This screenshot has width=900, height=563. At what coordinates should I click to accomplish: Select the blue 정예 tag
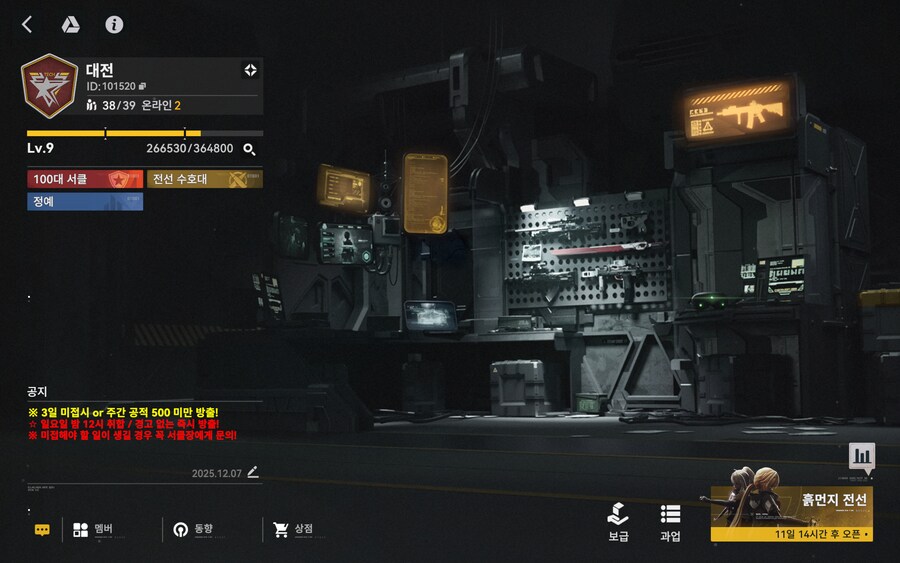point(85,201)
